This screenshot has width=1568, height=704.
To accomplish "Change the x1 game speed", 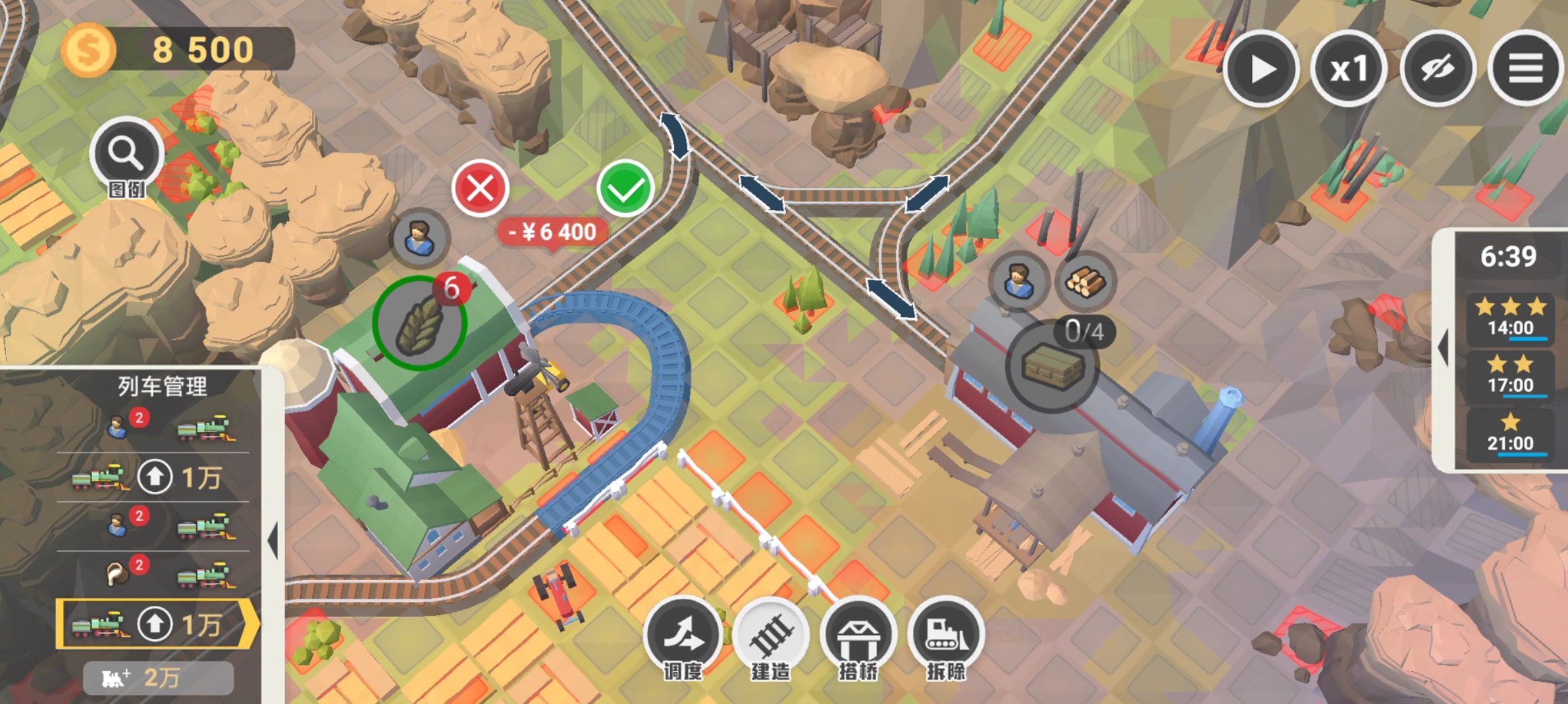I will [1349, 69].
